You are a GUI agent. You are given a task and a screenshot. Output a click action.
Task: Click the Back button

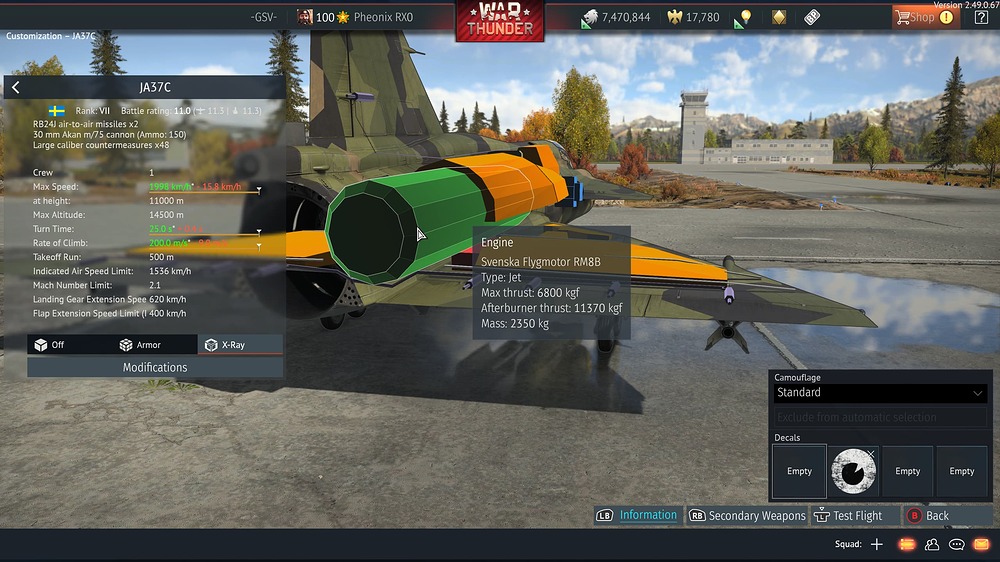pos(928,515)
